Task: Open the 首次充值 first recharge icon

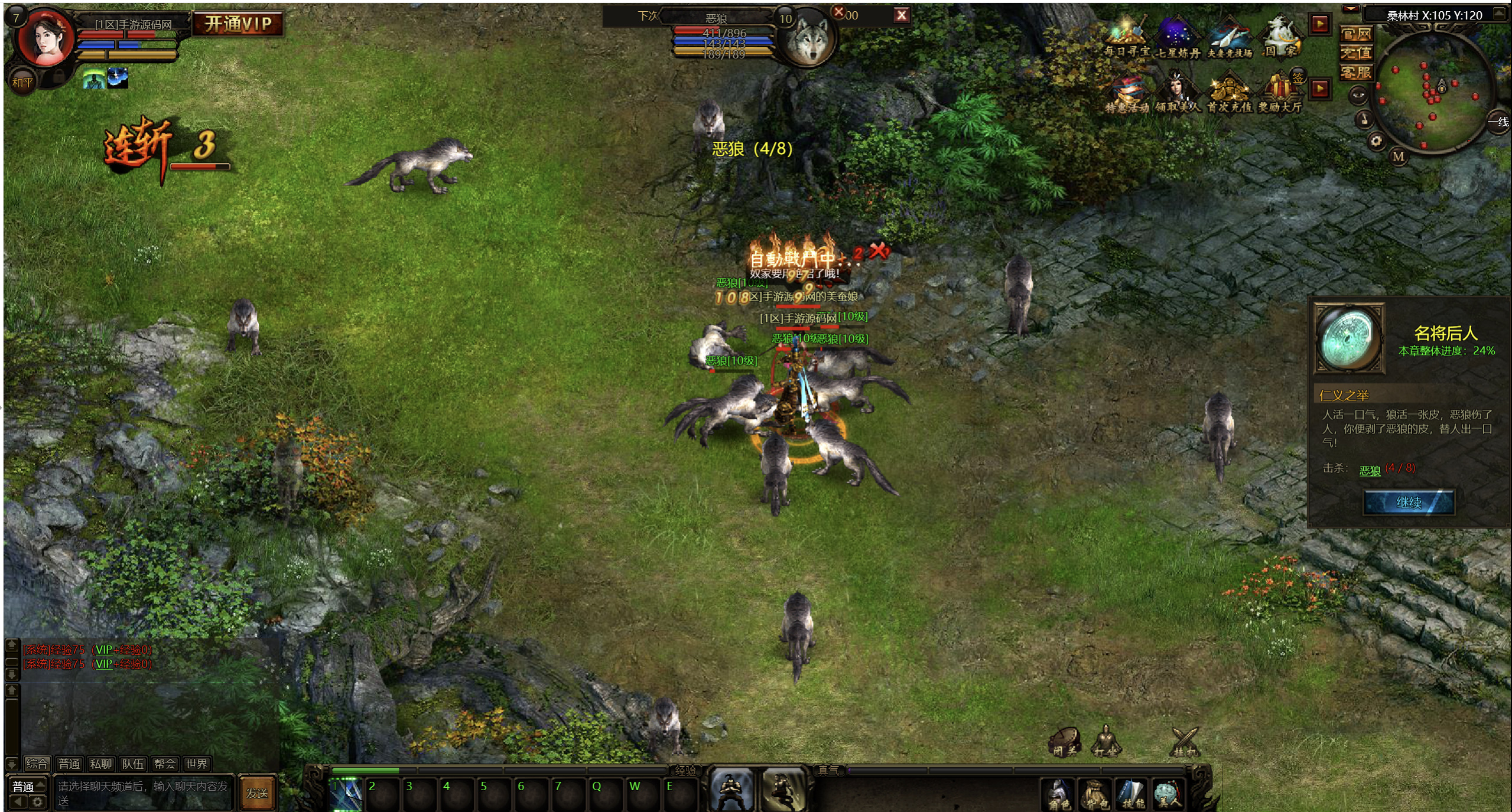Action: tap(1229, 93)
